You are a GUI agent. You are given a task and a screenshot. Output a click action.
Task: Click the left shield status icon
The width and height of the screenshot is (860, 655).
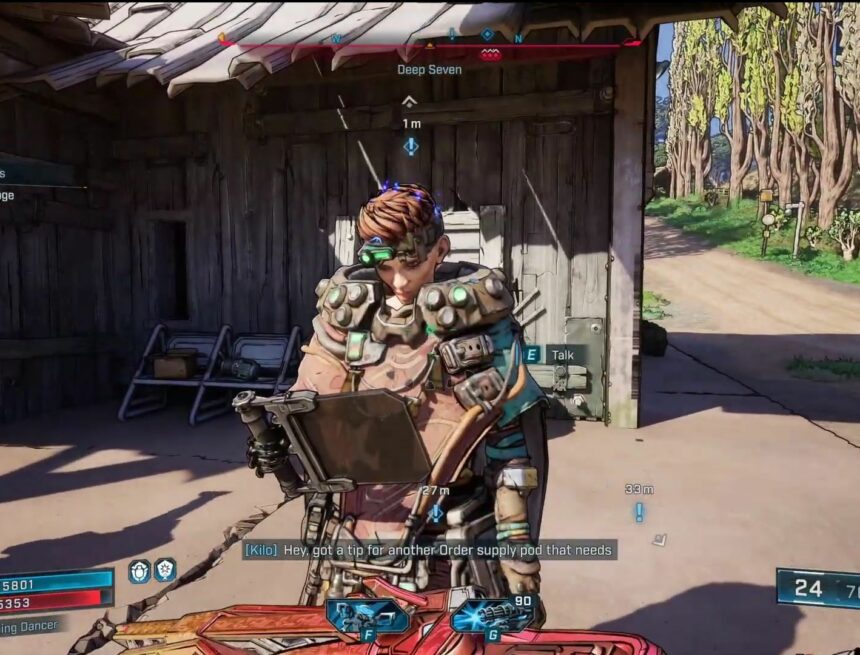140,571
